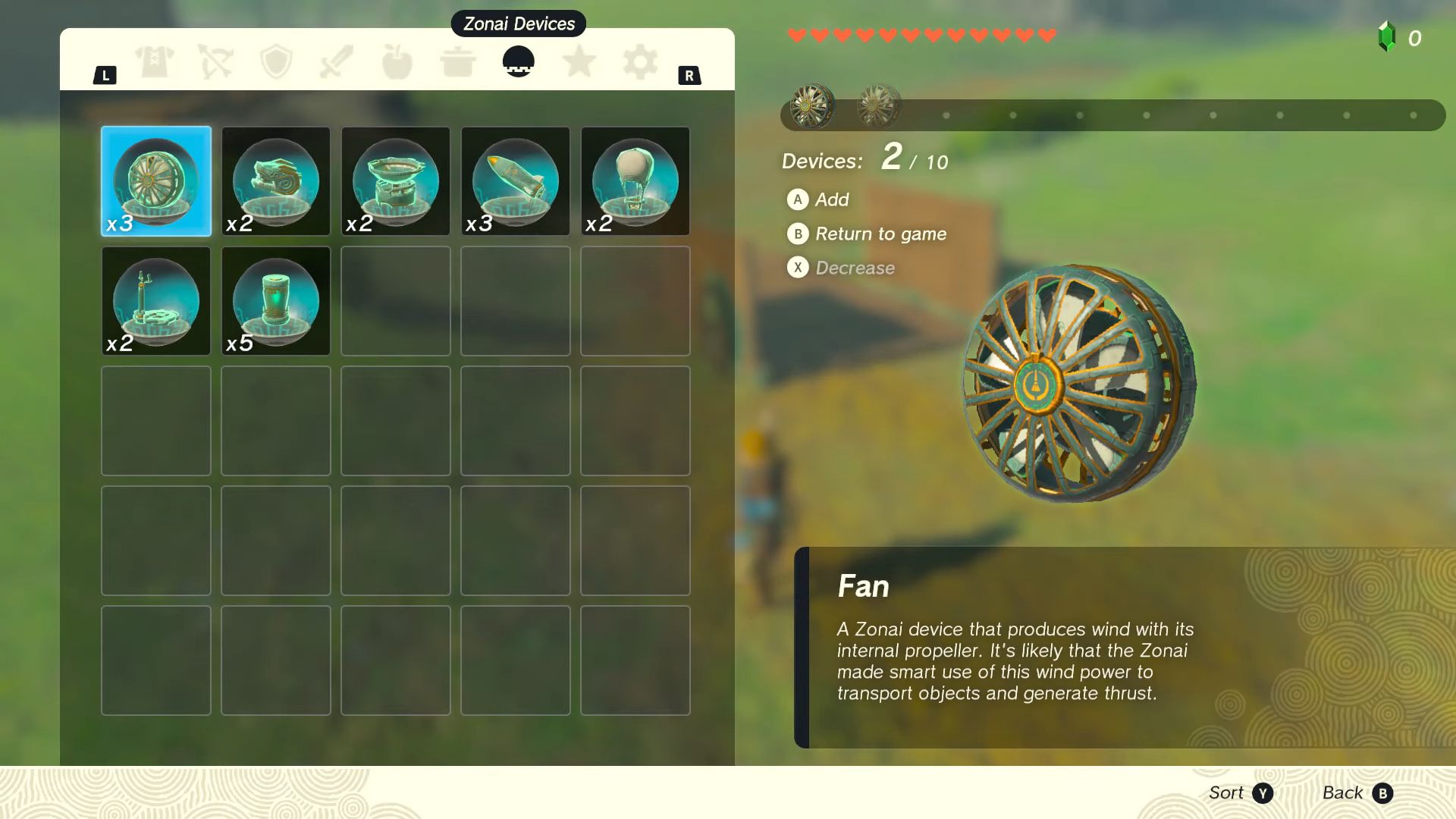Open the gear system settings tab
Viewport: 1456px width, 819px height.
(x=640, y=61)
